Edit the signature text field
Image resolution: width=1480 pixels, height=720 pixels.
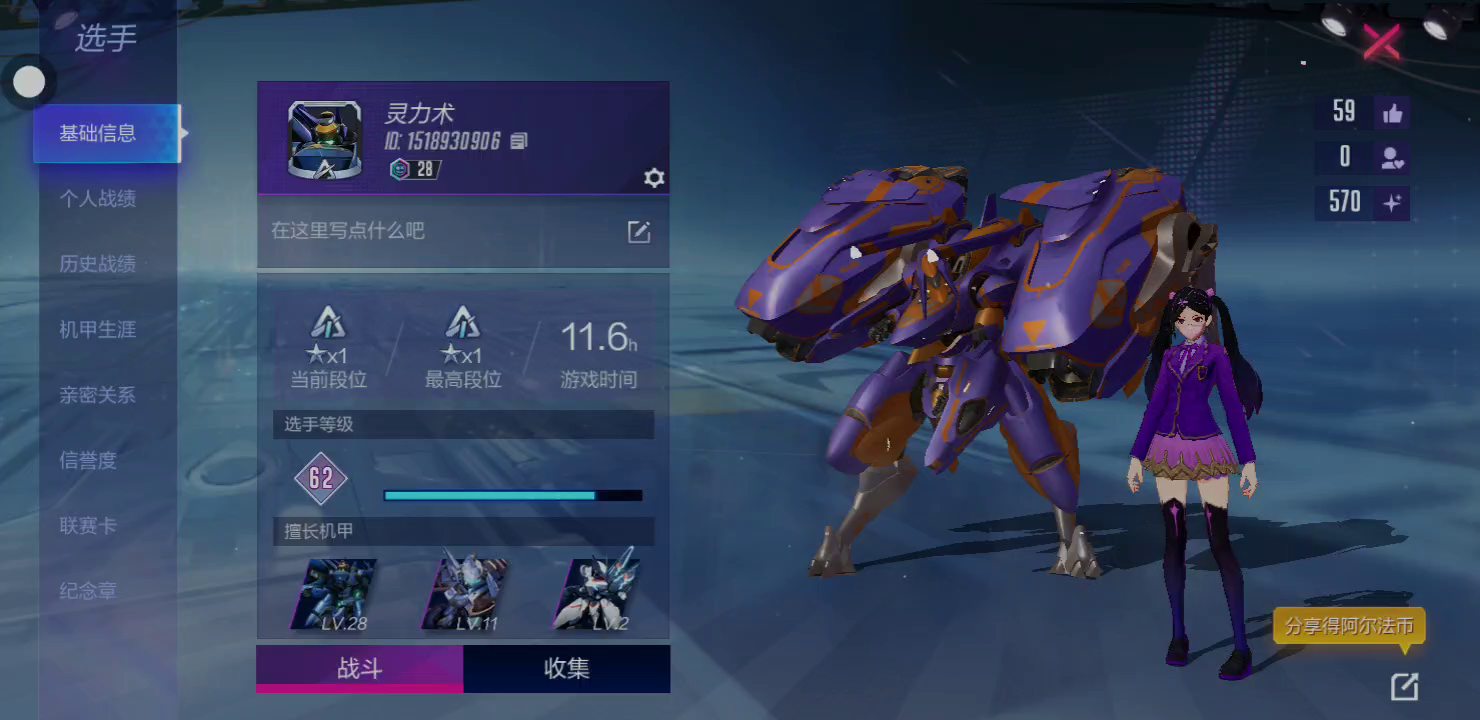click(639, 232)
